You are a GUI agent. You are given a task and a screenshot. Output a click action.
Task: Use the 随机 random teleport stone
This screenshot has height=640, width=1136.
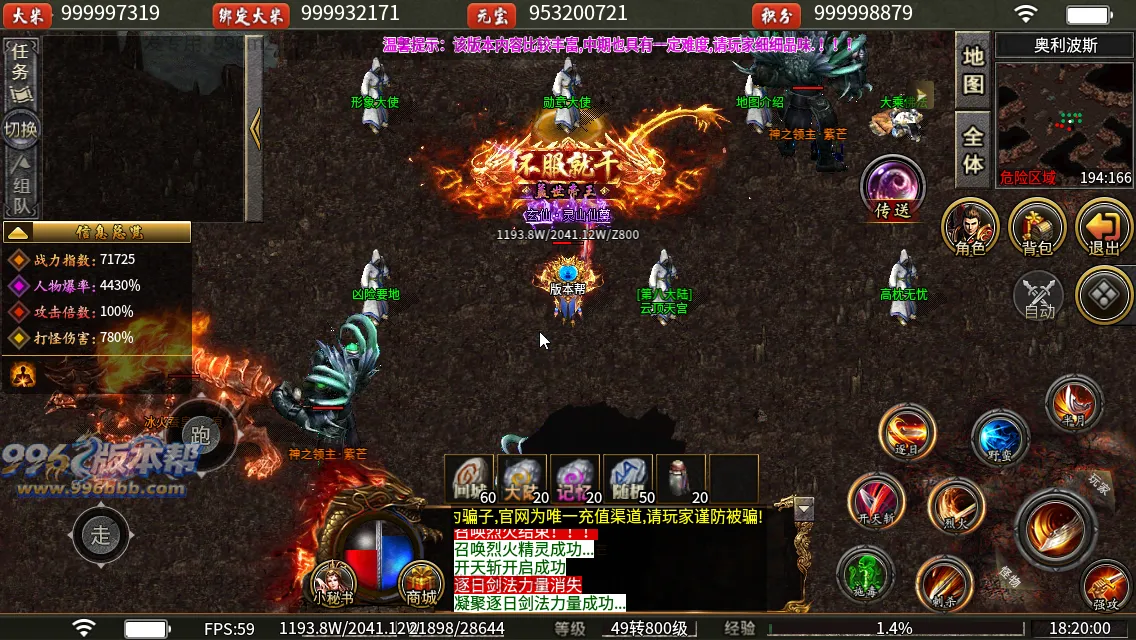[x=628, y=479]
